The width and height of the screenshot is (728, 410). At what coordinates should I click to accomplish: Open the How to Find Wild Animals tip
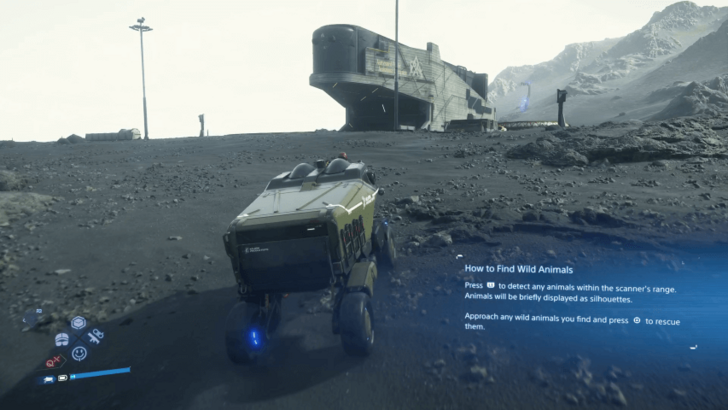(x=519, y=268)
